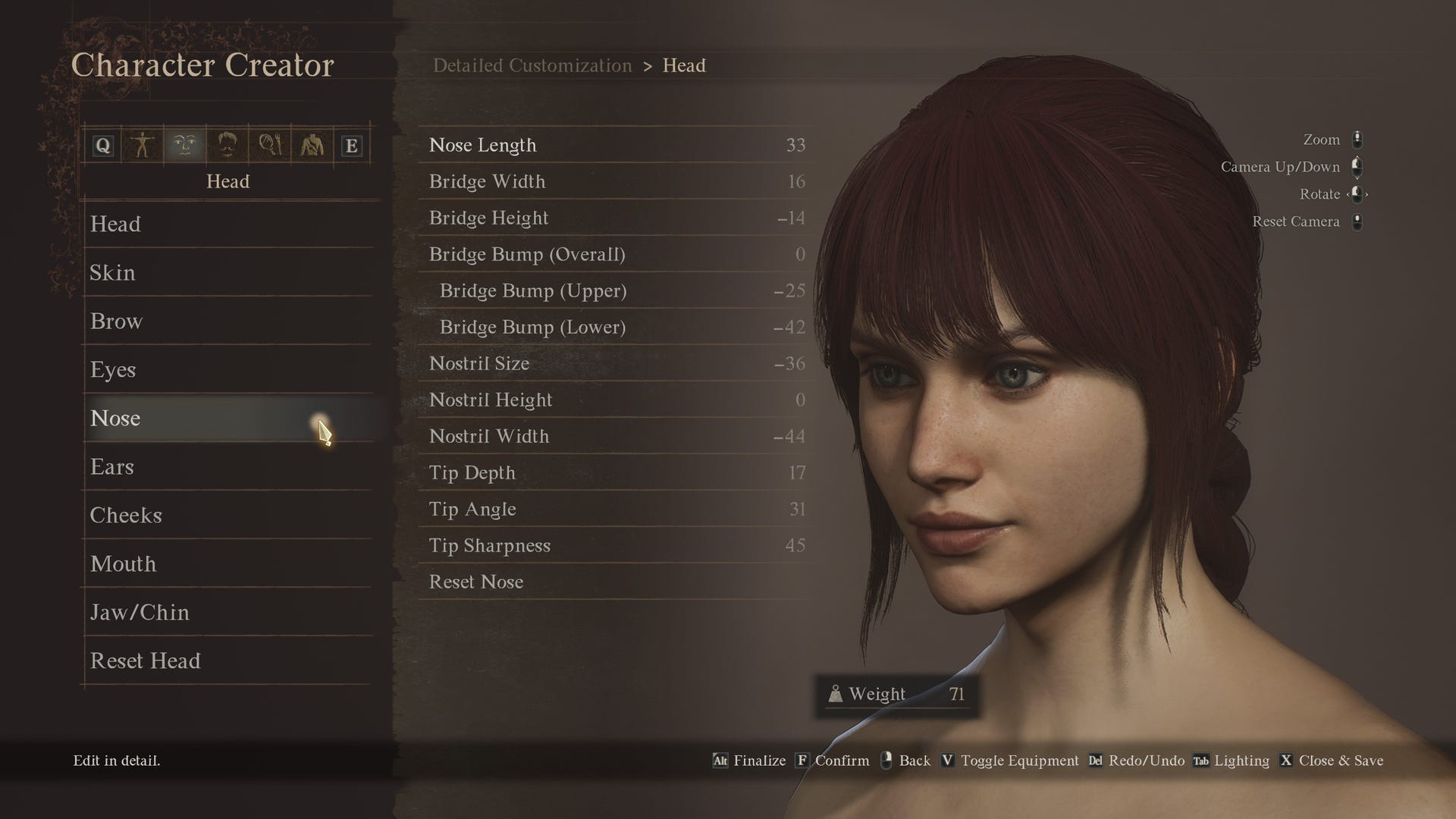The image size is (1456, 819).
Task: Select the Nostril Size row
Action: click(479, 363)
